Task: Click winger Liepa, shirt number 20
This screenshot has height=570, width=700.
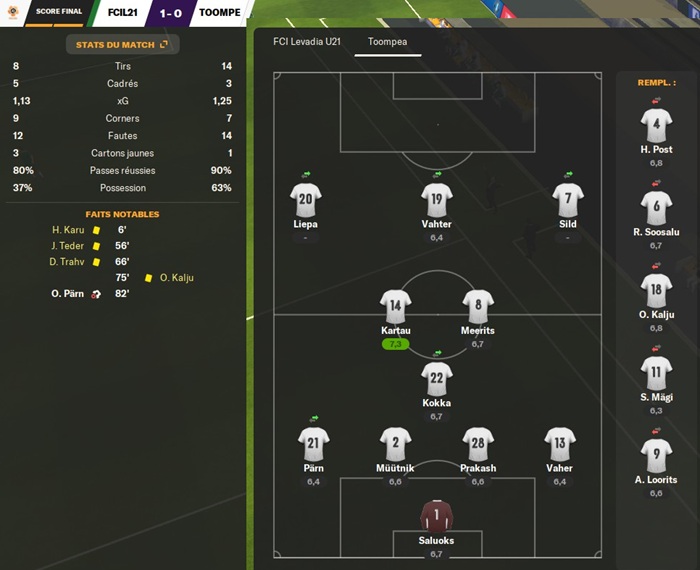Action: point(305,201)
